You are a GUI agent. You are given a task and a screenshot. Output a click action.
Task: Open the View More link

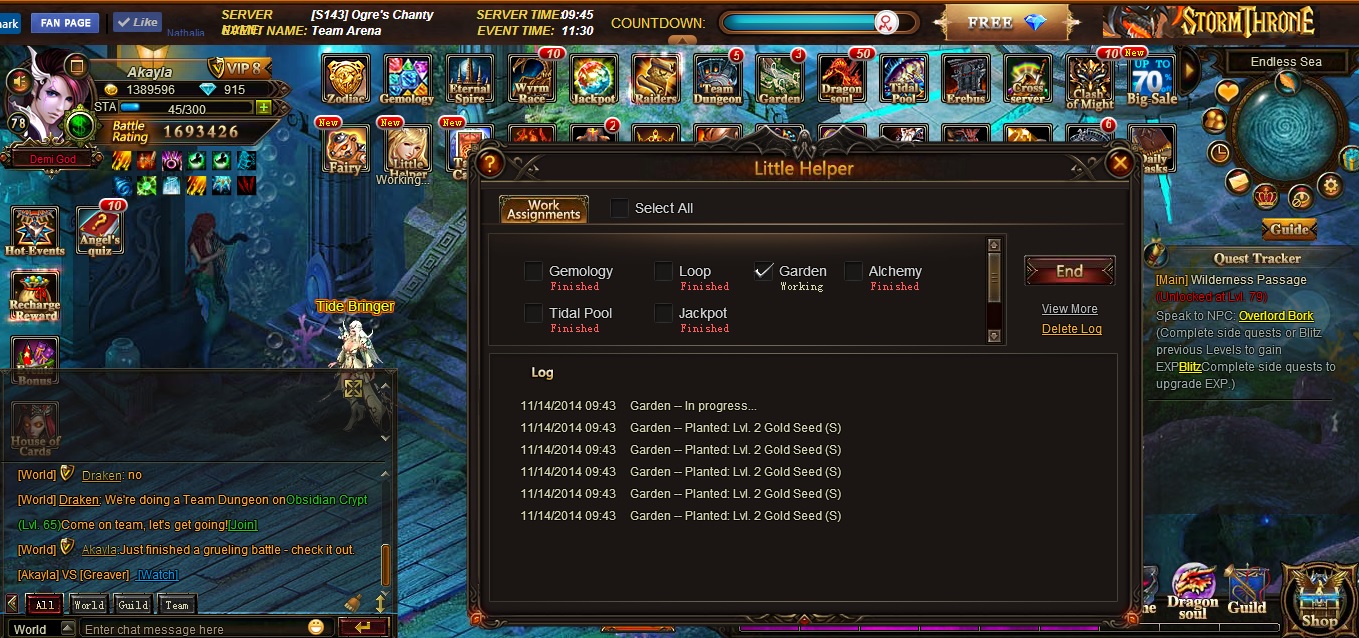(x=1069, y=309)
